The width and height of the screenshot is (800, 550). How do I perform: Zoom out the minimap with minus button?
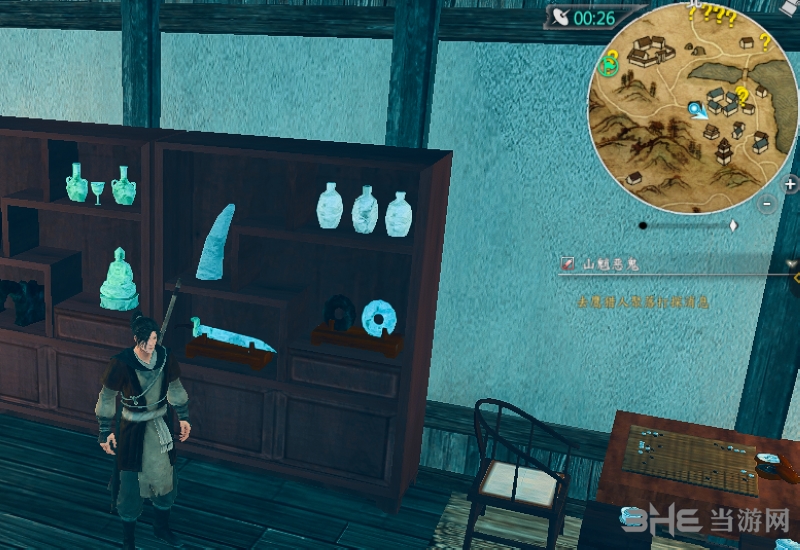(767, 203)
